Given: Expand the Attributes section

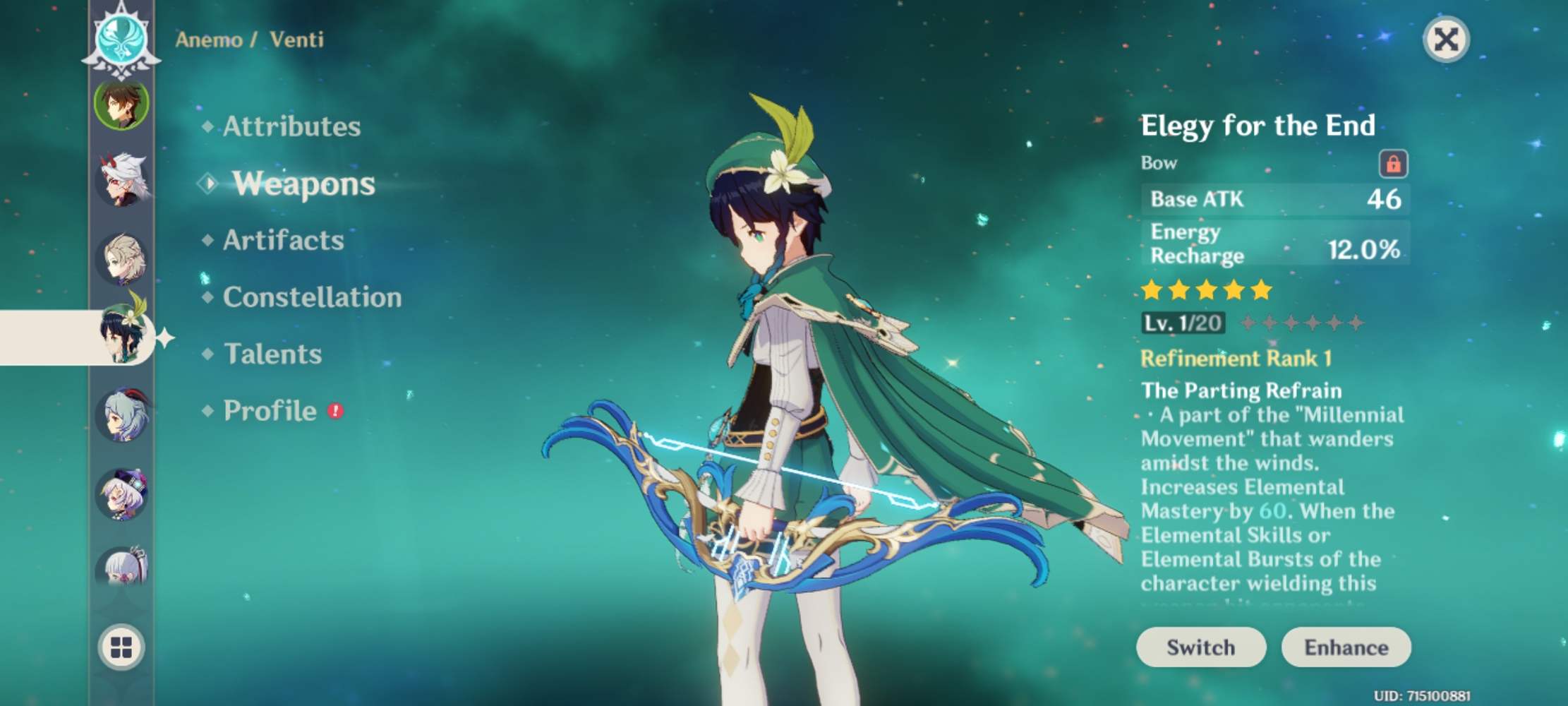Looking at the screenshot, I should tap(291, 127).
